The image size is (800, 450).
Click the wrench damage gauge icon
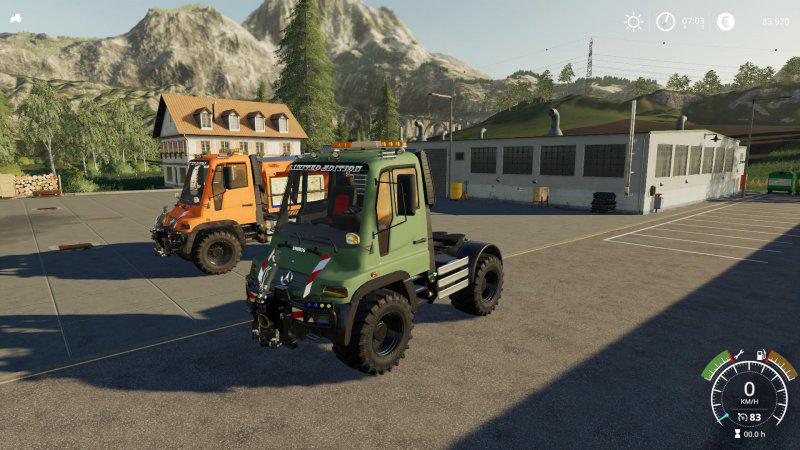pyautogui.click(x=738, y=355)
